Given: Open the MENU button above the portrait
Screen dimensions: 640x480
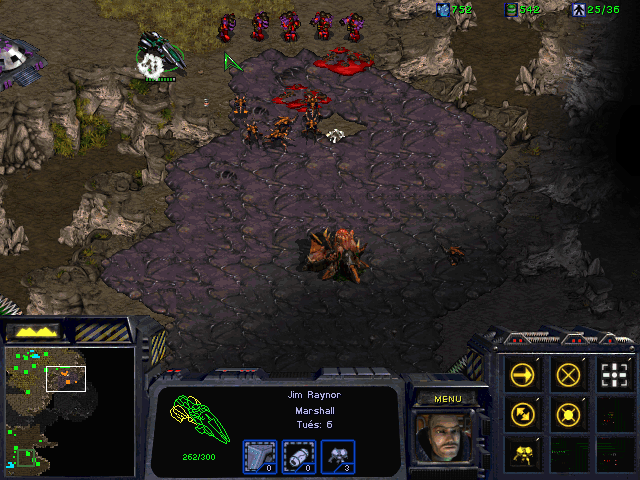Looking at the screenshot, I should tap(447, 398).
